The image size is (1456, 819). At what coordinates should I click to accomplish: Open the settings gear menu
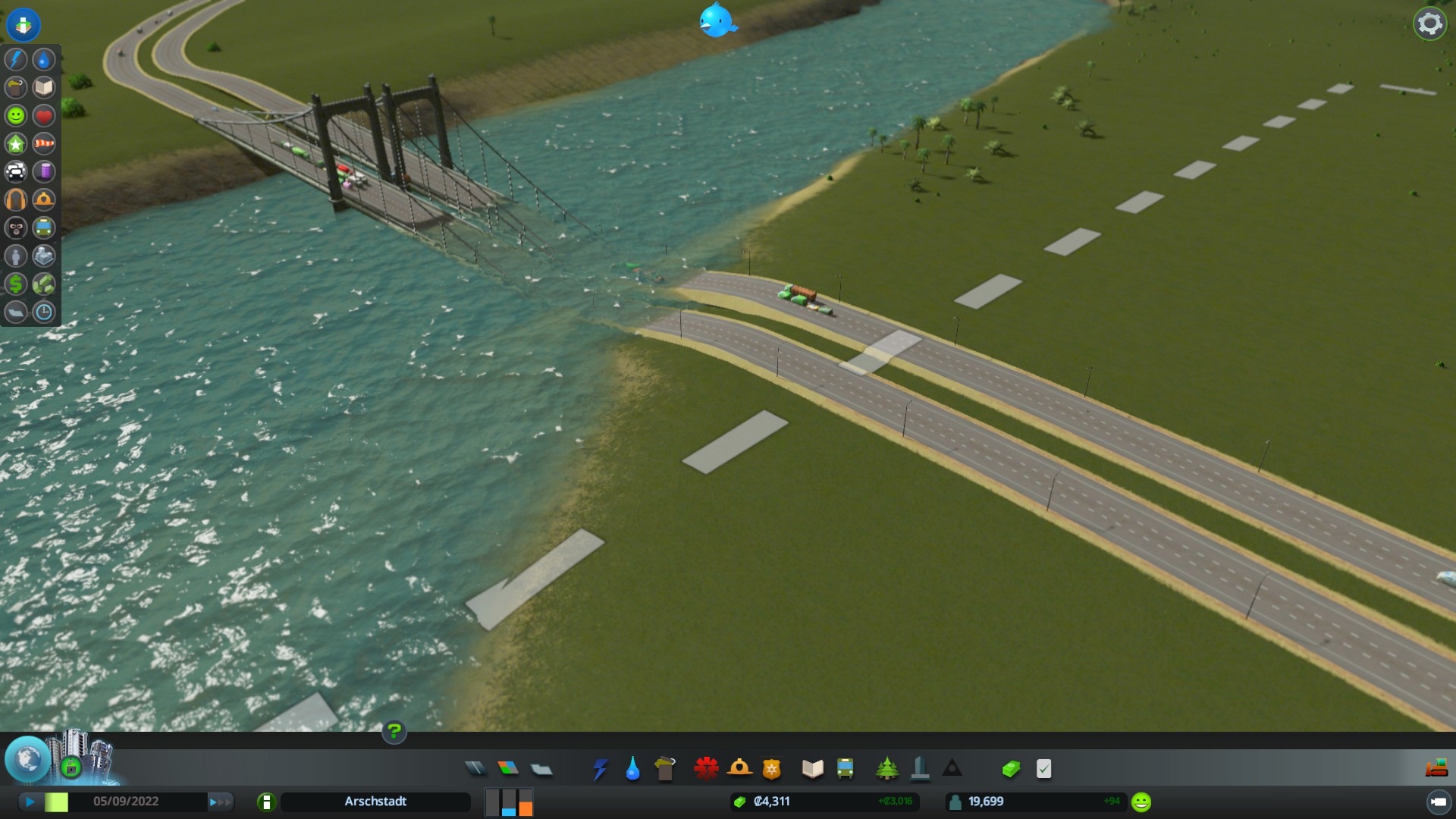(x=1429, y=24)
